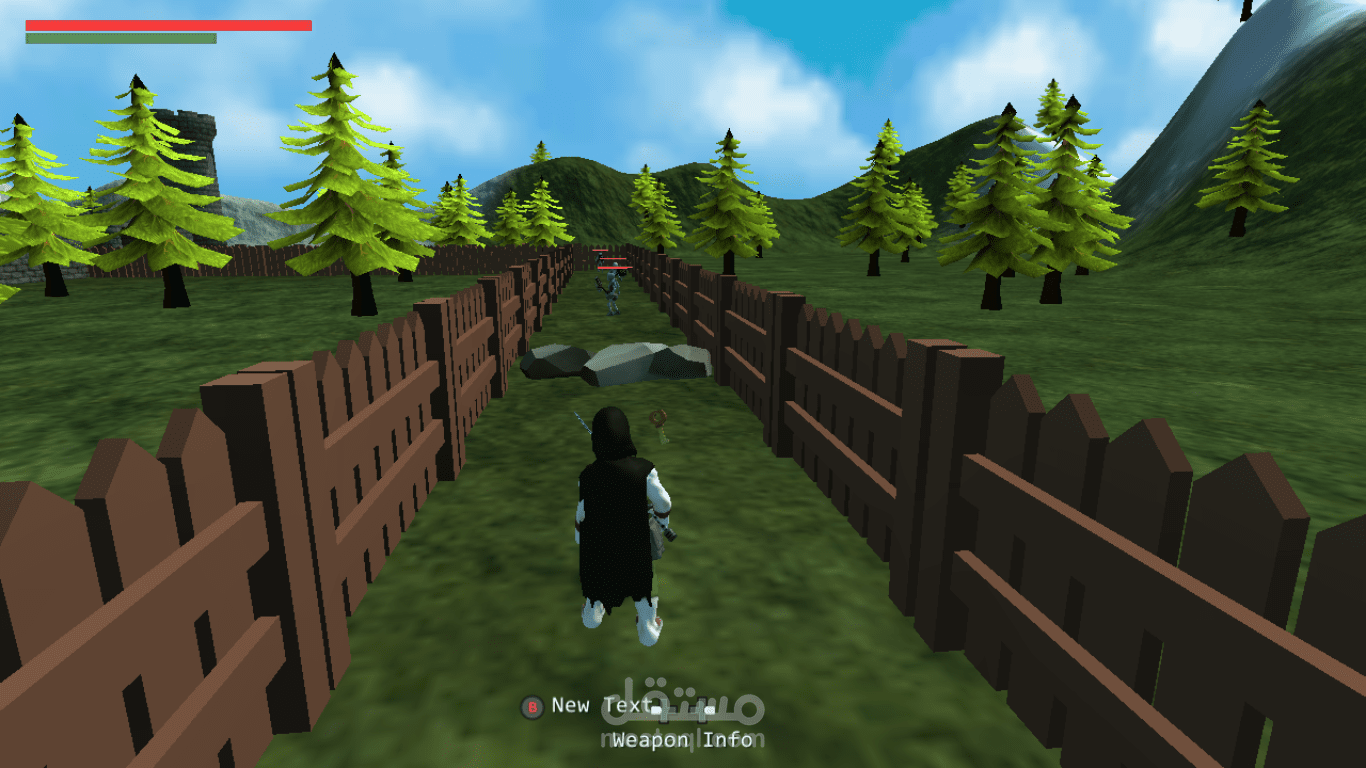Click the topmost enemy health bar in the distance
The height and width of the screenshot is (768, 1366).
(600, 250)
